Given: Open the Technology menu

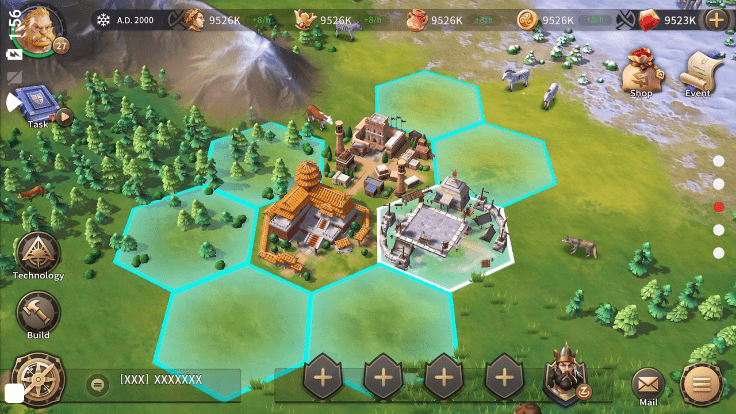Looking at the screenshot, I should pos(38,255).
